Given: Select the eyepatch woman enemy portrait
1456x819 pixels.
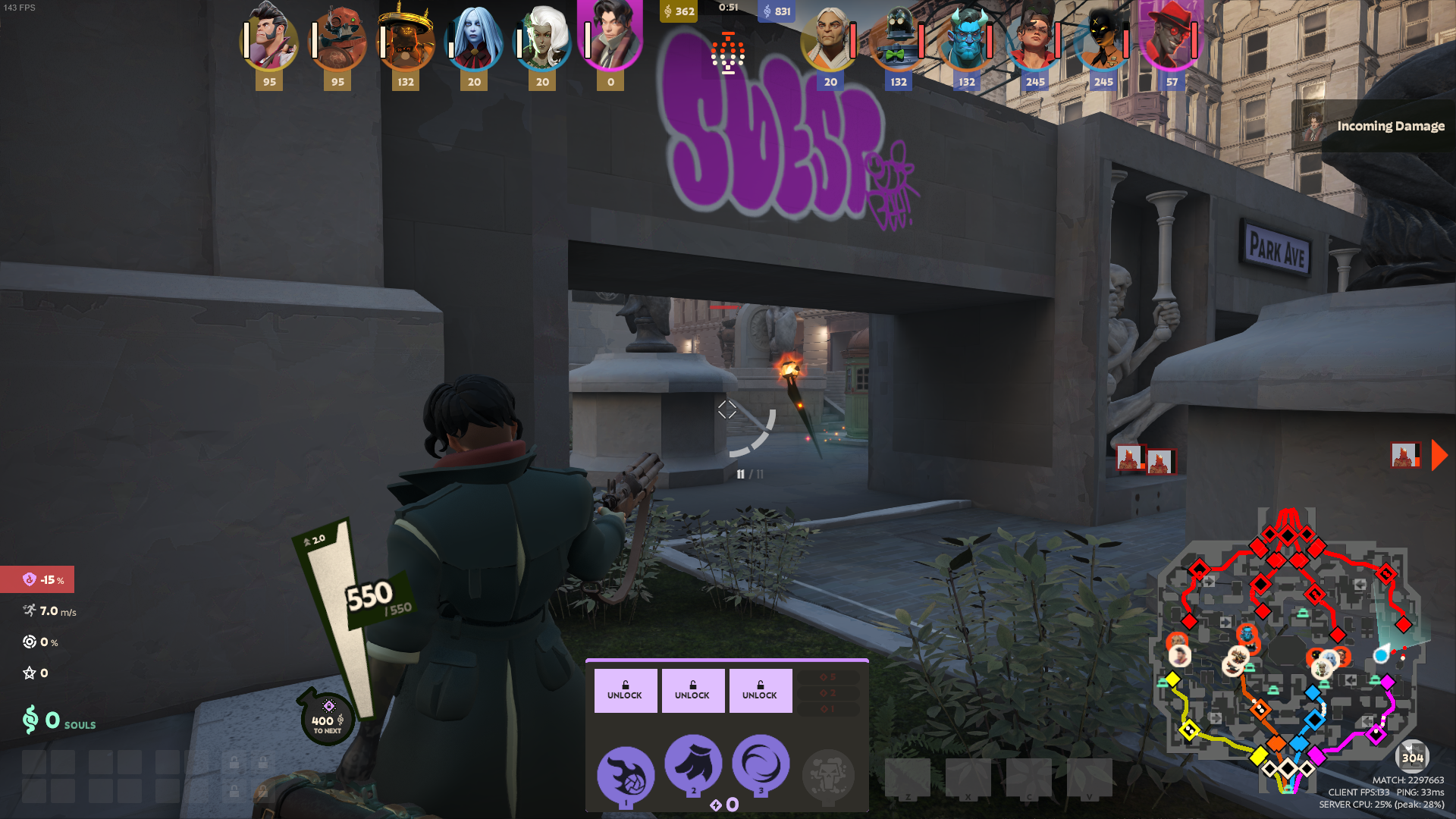Looking at the screenshot, I should point(1034,39).
